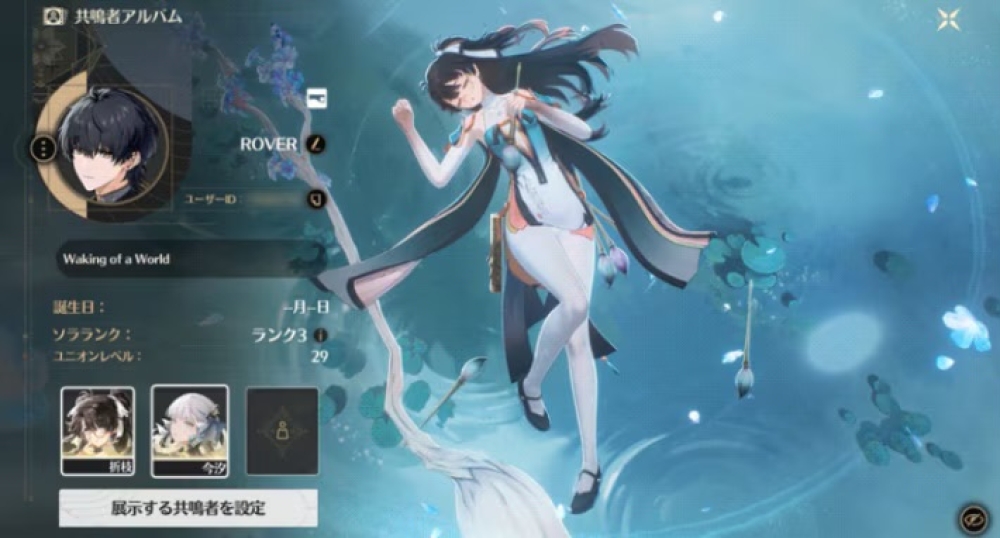Image resolution: width=1000 pixels, height=538 pixels.
Task: Open the three-dot menu beside the avatar
Action: pos(43,150)
